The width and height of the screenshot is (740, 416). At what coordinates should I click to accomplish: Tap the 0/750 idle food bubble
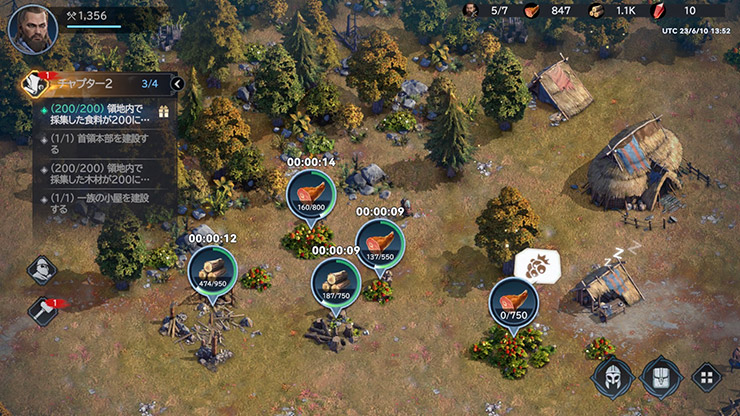[x=513, y=301]
